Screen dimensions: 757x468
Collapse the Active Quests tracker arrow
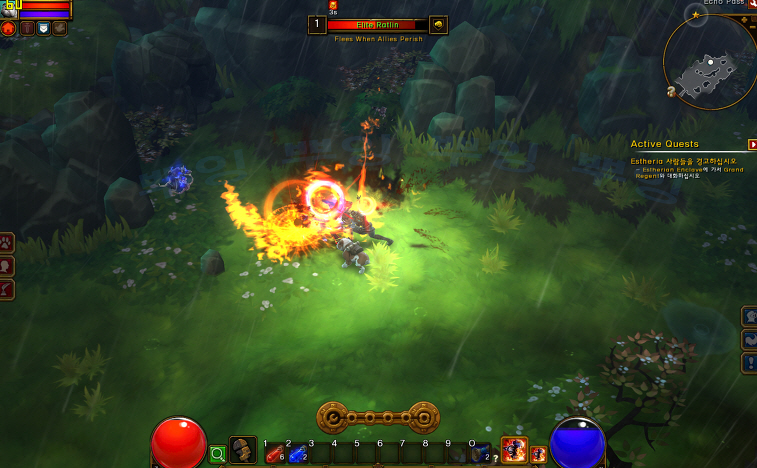pyautogui.click(x=752, y=144)
